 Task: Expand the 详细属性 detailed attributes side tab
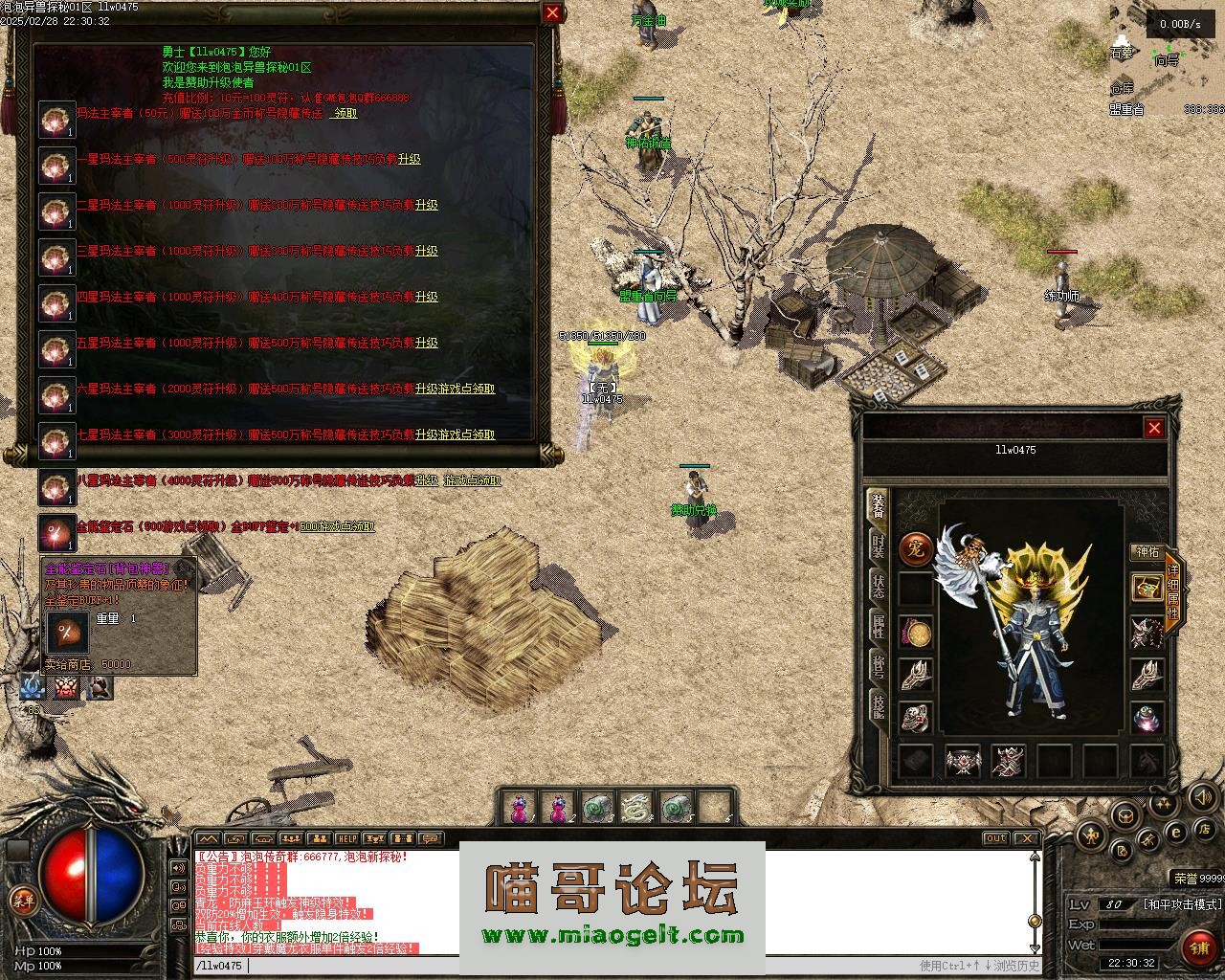tap(1174, 585)
